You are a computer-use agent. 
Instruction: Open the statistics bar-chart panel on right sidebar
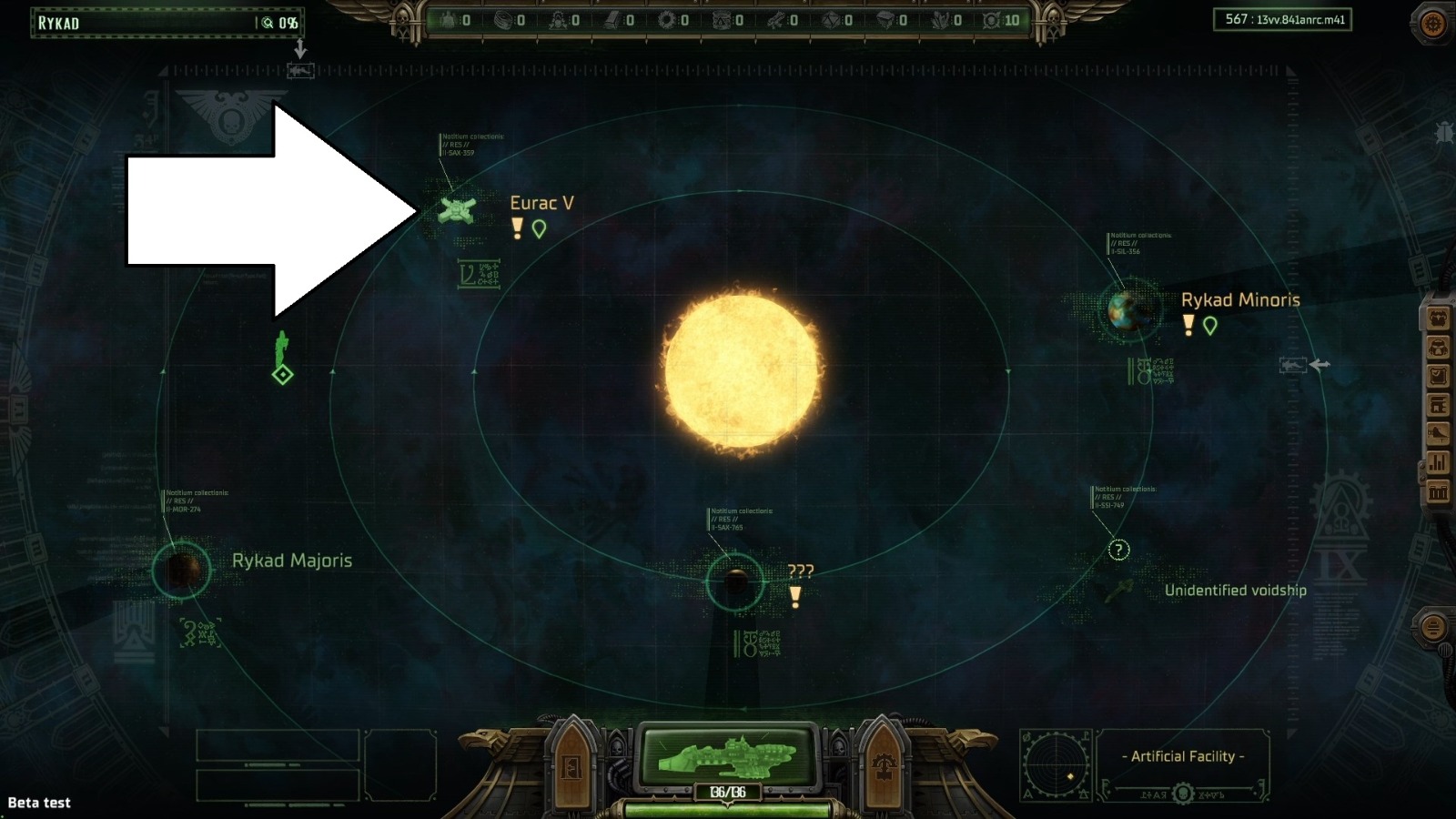pos(1438,461)
